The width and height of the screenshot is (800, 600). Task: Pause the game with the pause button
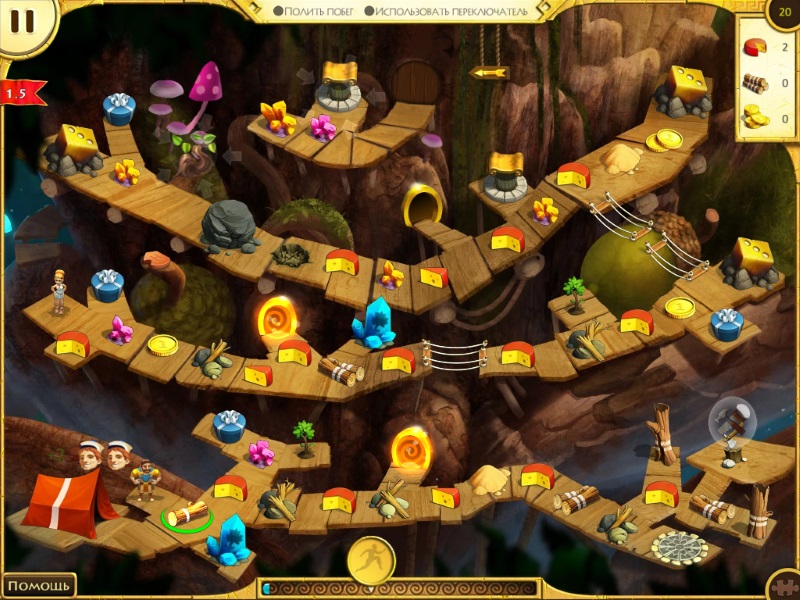(24, 22)
